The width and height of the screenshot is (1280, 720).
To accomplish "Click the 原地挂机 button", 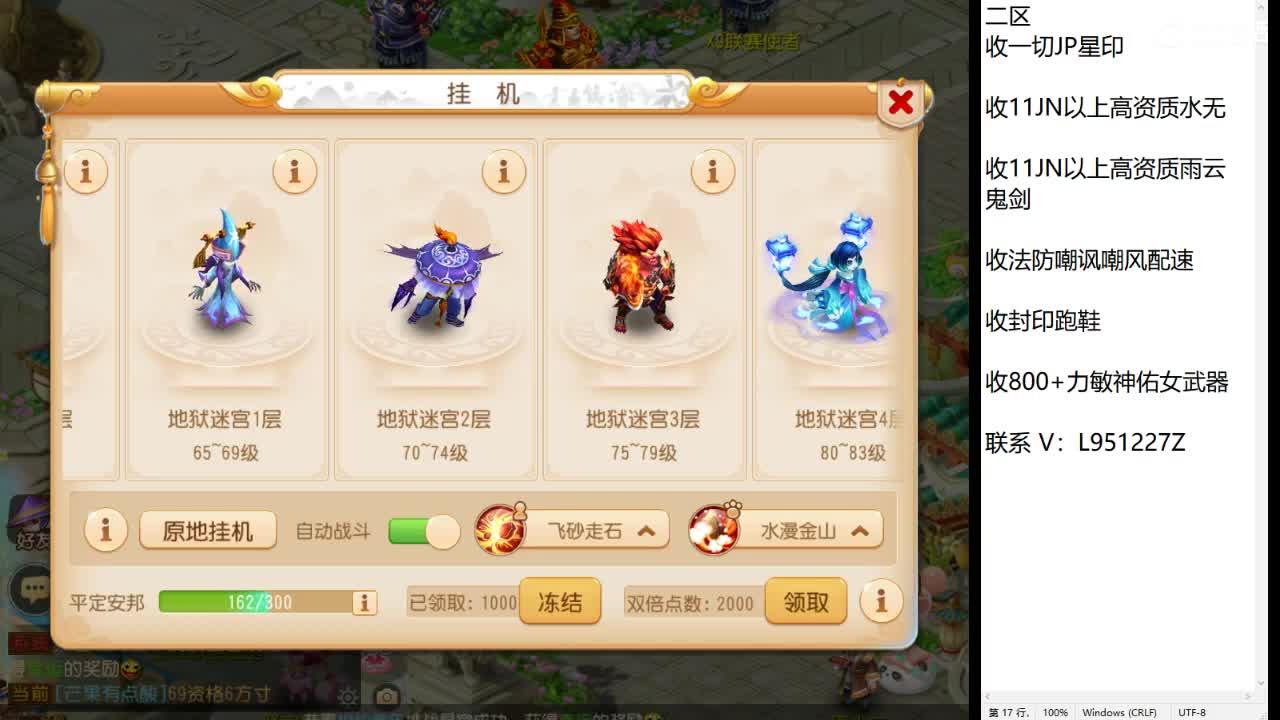I will coord(207,532).
